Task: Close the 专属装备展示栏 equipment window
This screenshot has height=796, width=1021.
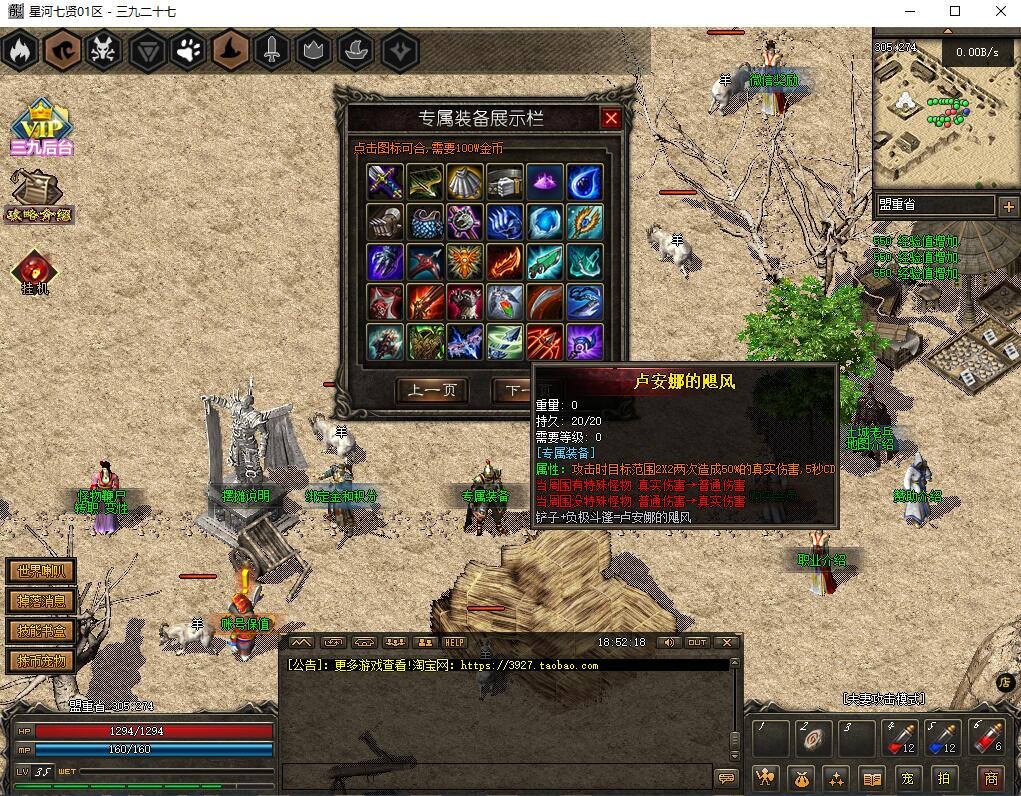Action: (x=611, y=118)
